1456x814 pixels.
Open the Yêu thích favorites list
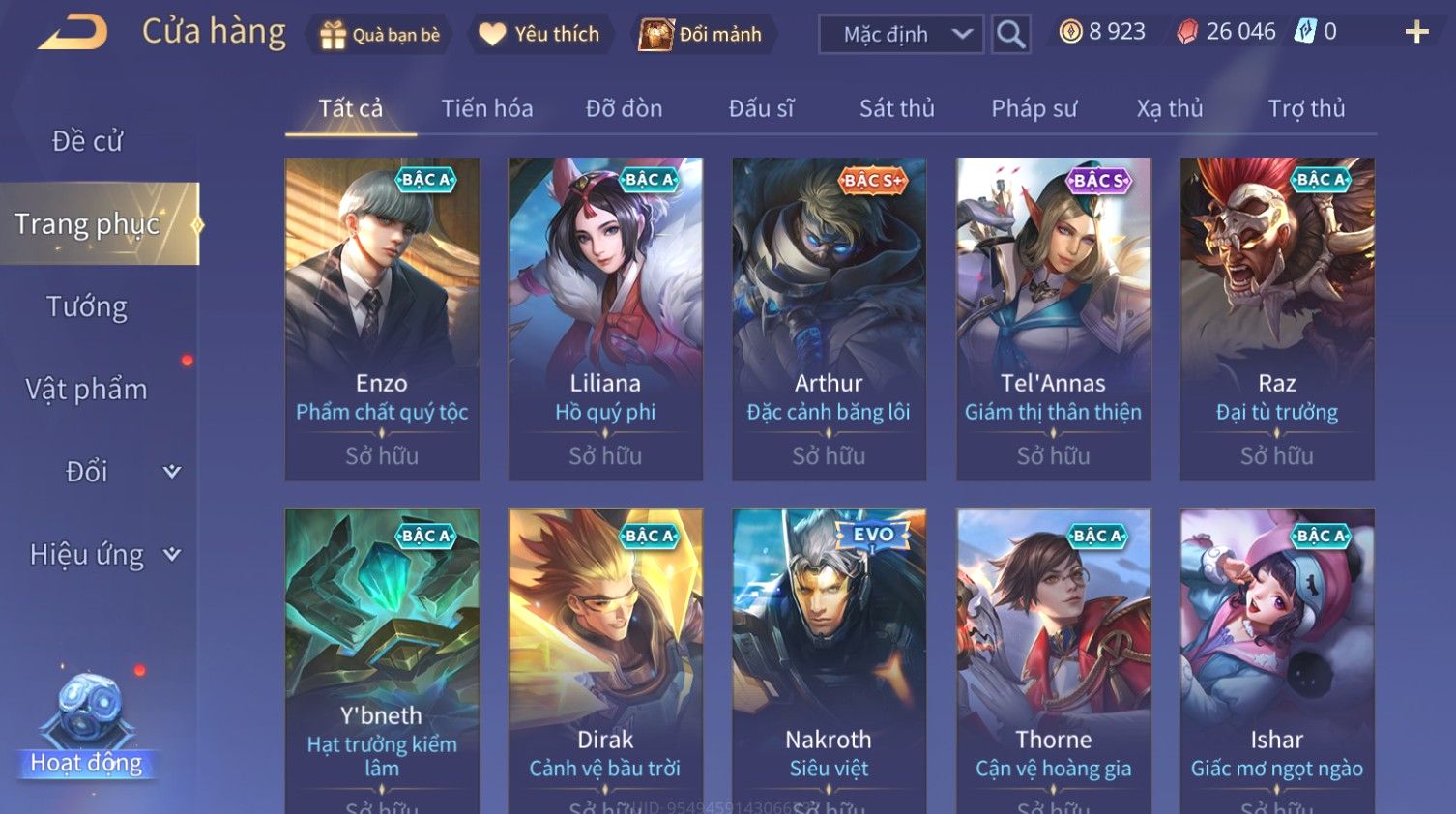540,35
